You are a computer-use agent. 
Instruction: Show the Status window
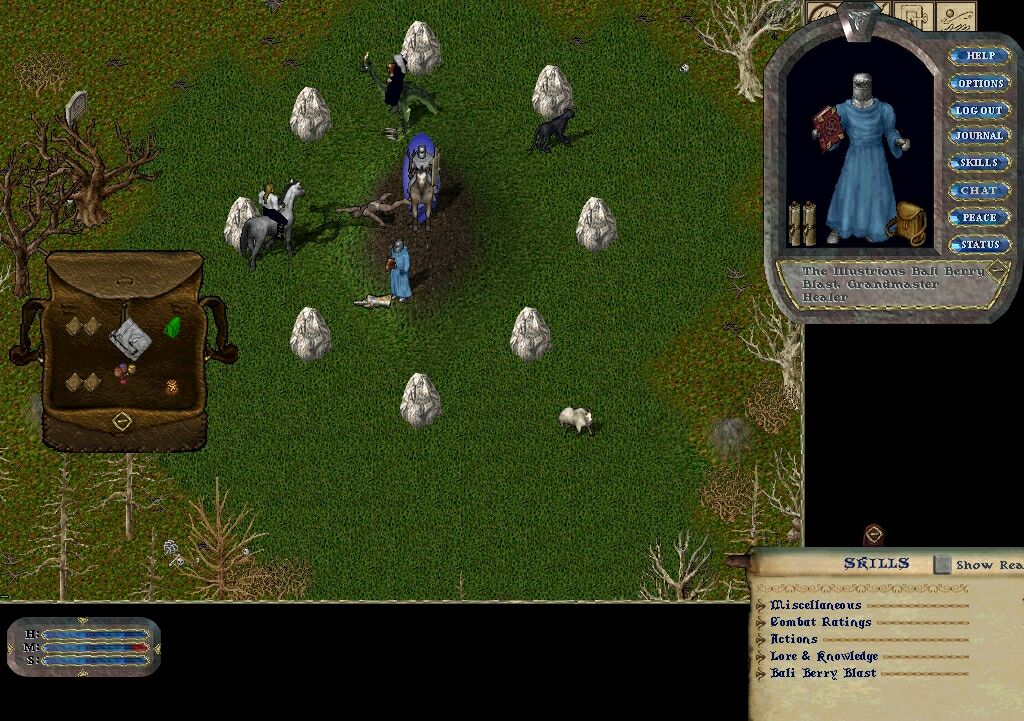click(x=979, y=244)
